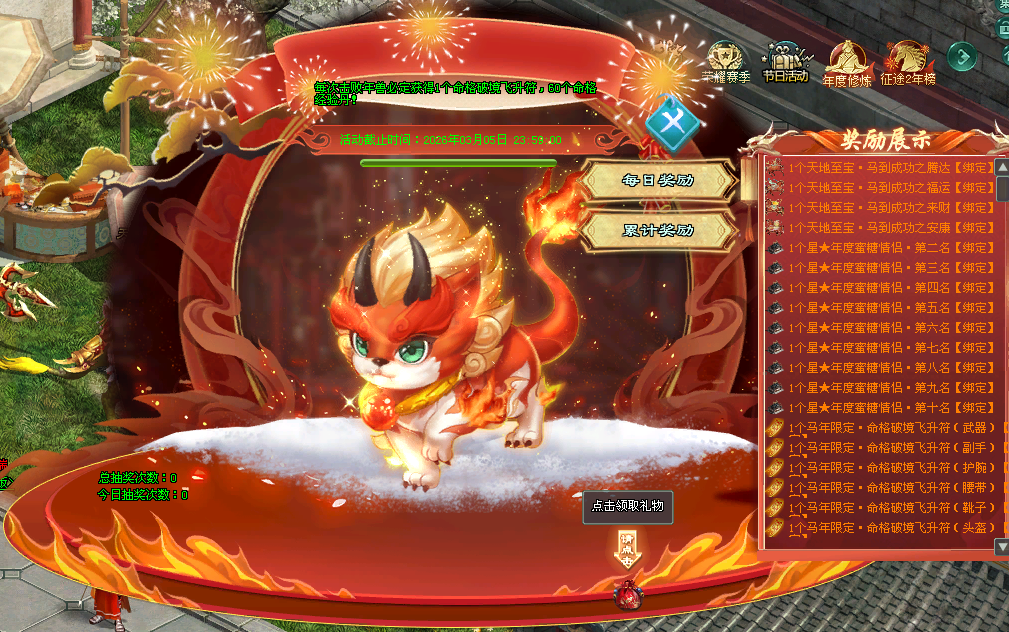Open the 累计奖励 cumulative rewards button

658,230
